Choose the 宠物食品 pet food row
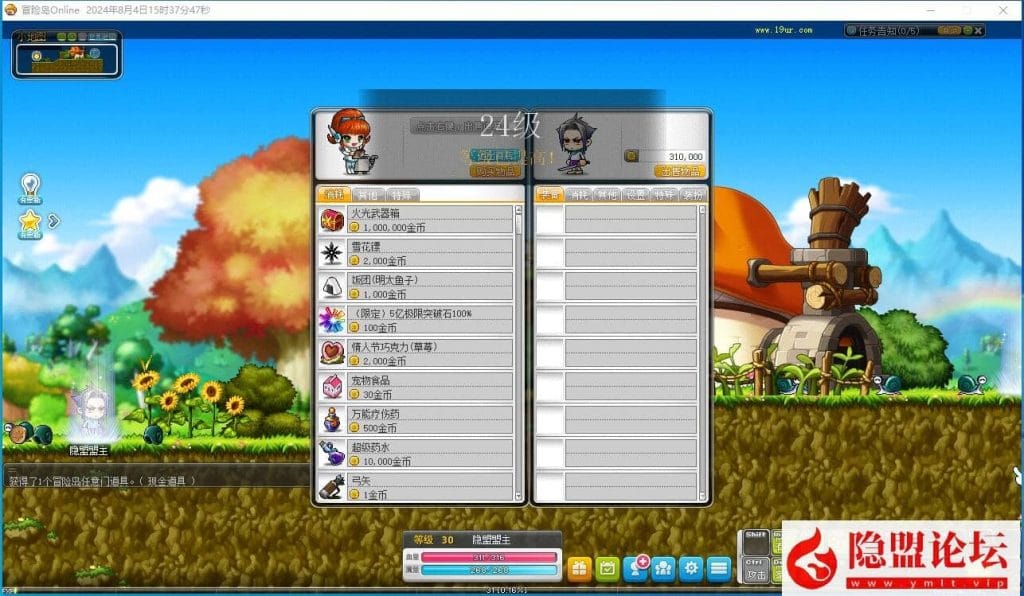 [418, 387]
